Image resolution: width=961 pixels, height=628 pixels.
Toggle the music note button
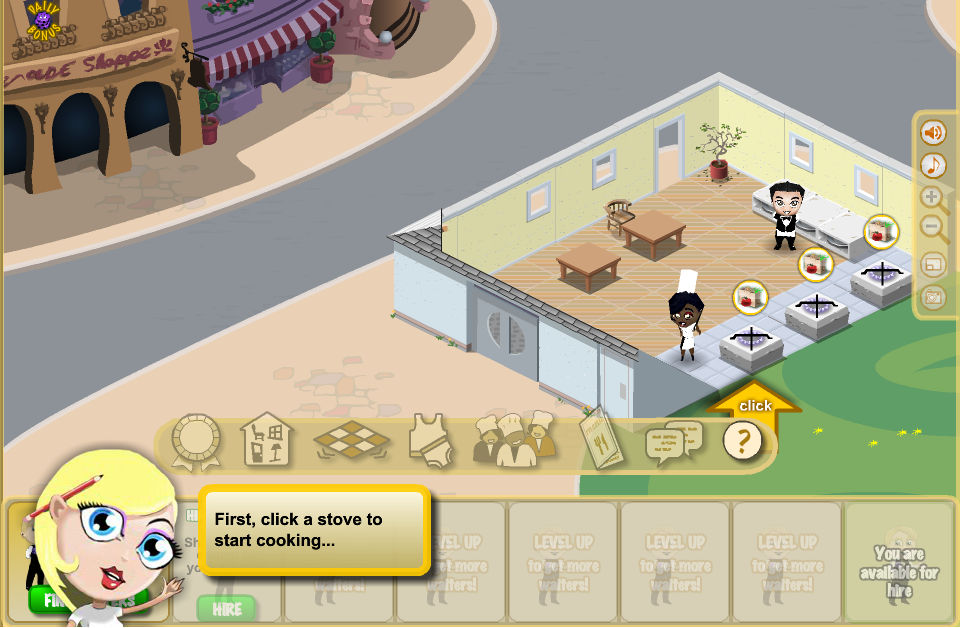pos(933,165)
